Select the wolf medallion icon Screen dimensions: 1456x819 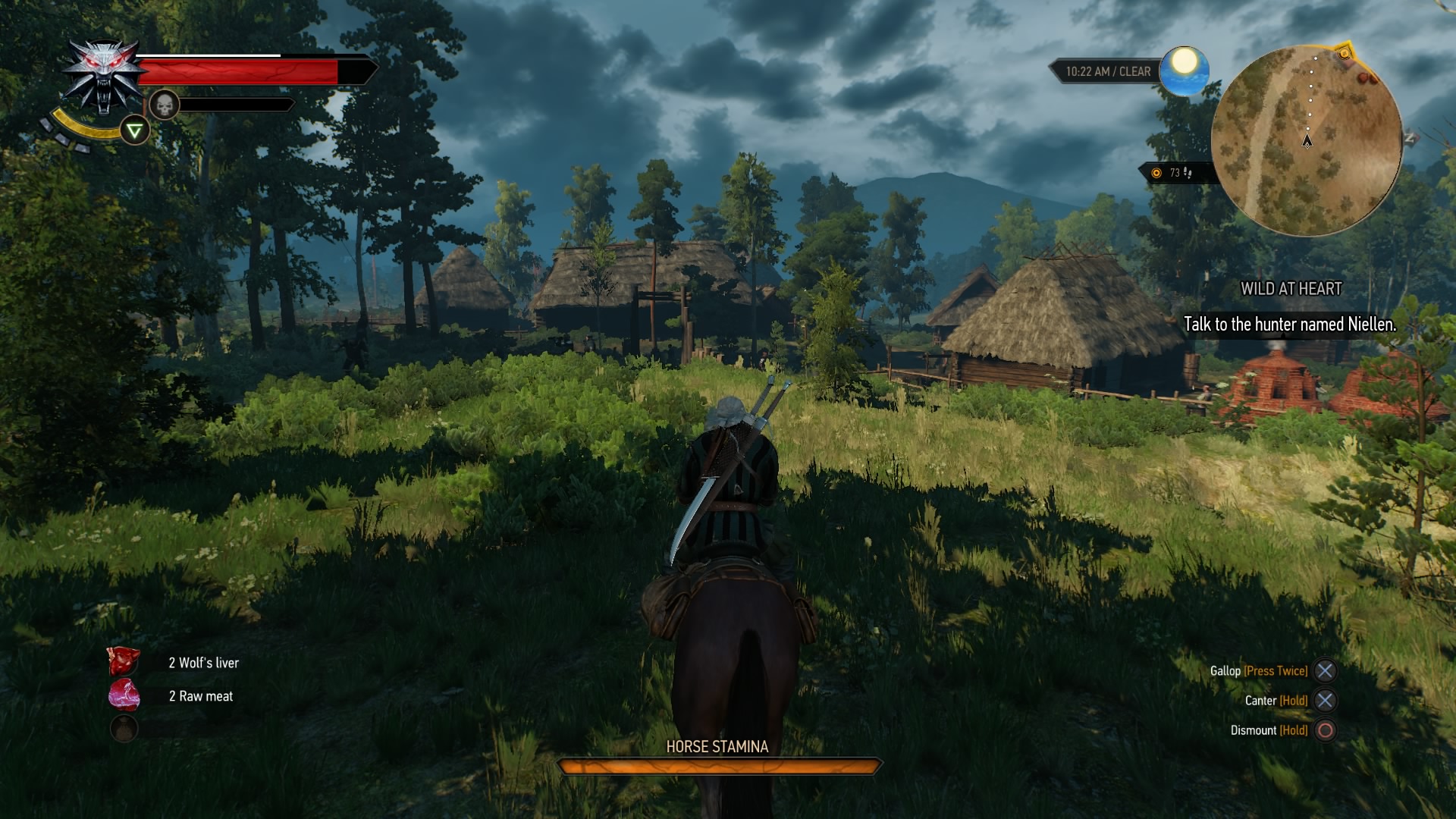(x=104, y=75)
